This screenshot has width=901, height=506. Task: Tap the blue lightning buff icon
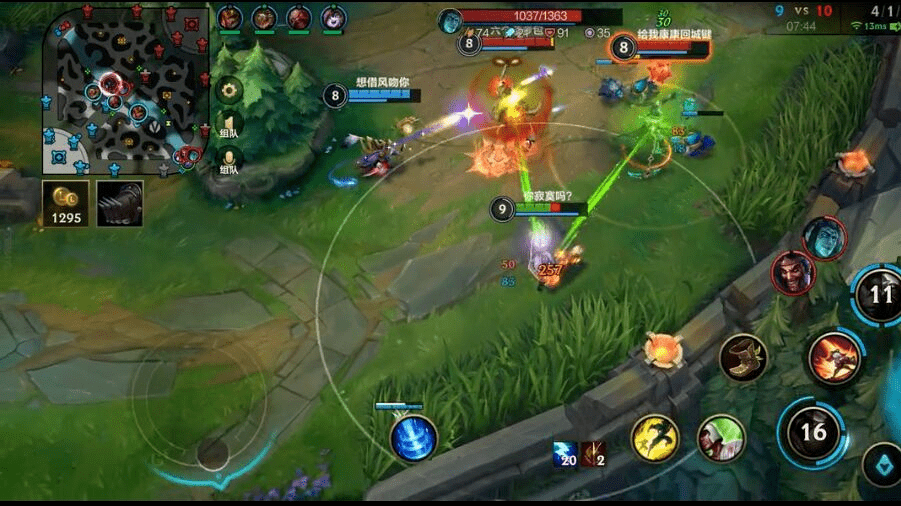click(x=565, y=453)
